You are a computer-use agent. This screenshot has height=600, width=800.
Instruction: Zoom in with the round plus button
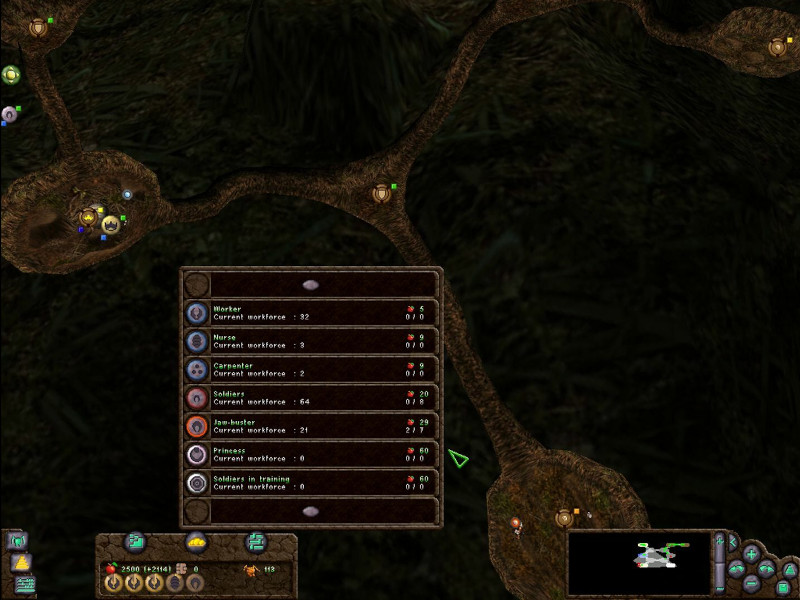point(751,553)
